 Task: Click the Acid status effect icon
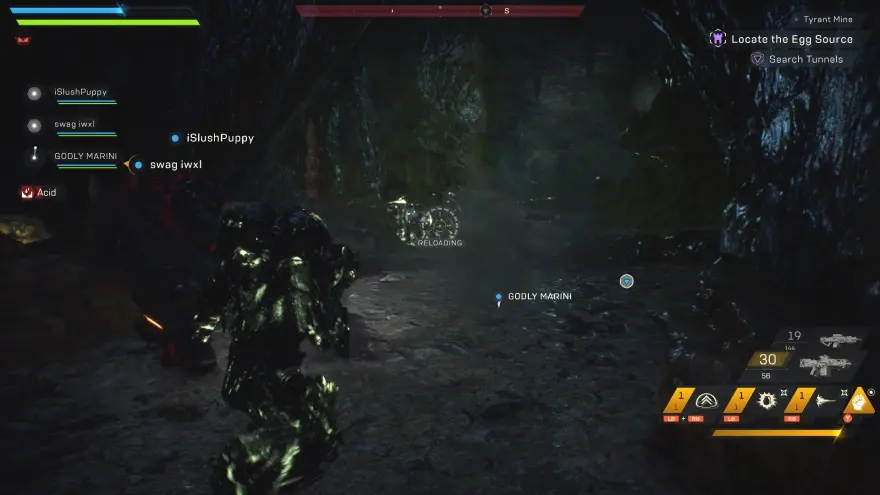tap(28, 192)
